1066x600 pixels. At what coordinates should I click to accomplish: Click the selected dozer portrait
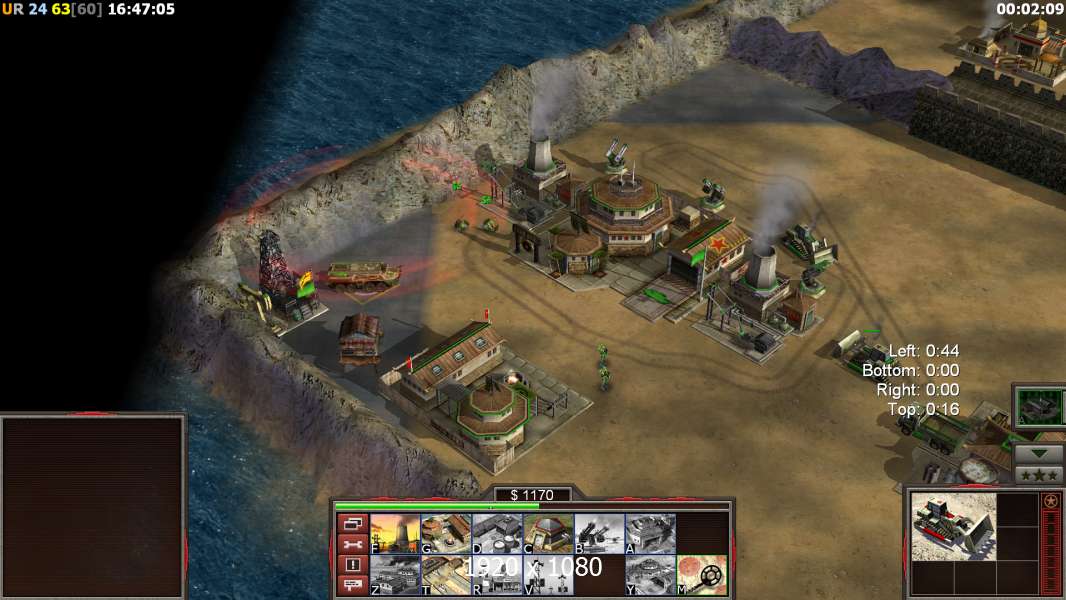pyautogui.click(x=953, y=526)
